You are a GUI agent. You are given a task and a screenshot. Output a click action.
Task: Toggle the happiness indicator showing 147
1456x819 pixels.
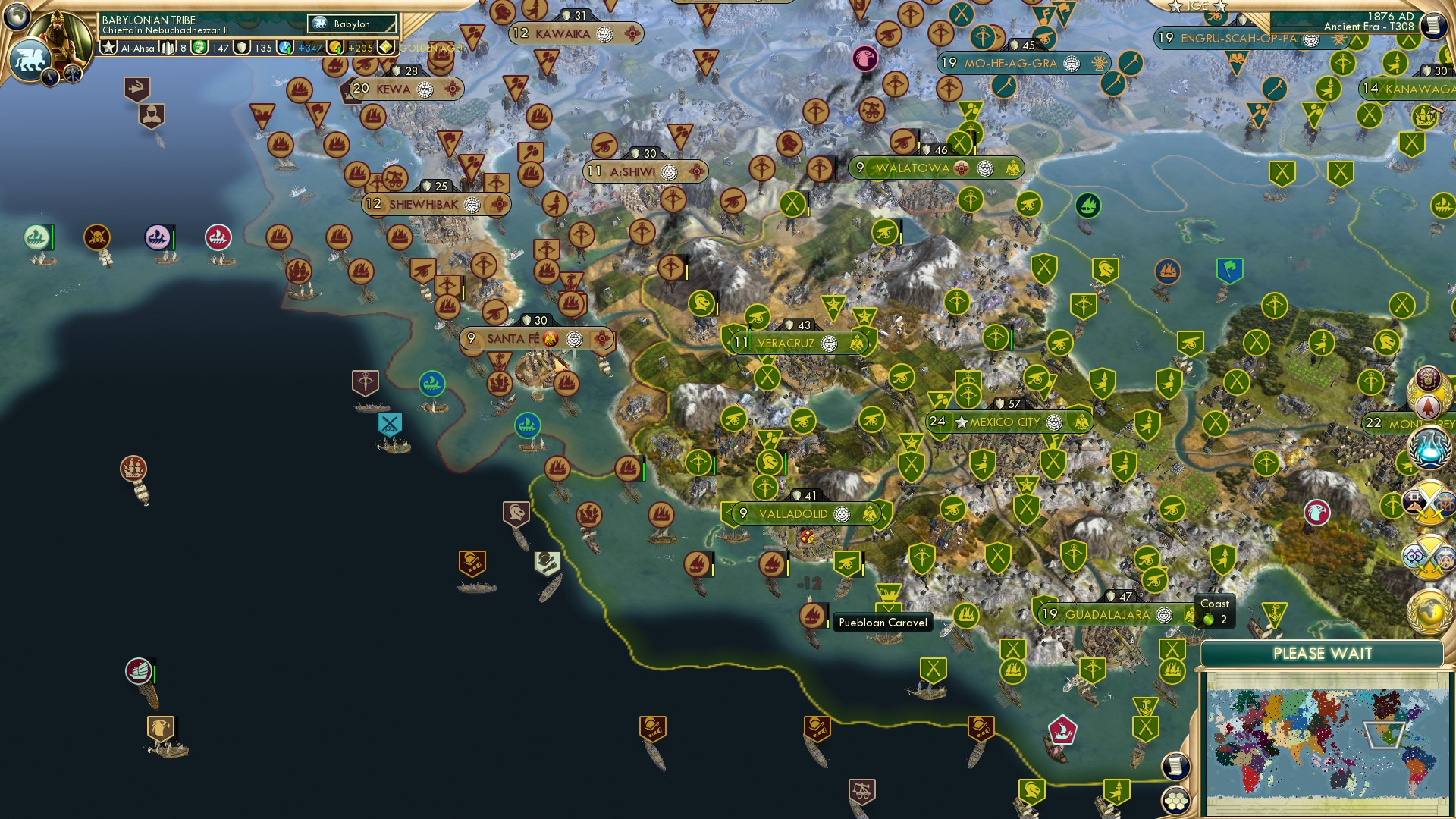[x=199, y=48]
